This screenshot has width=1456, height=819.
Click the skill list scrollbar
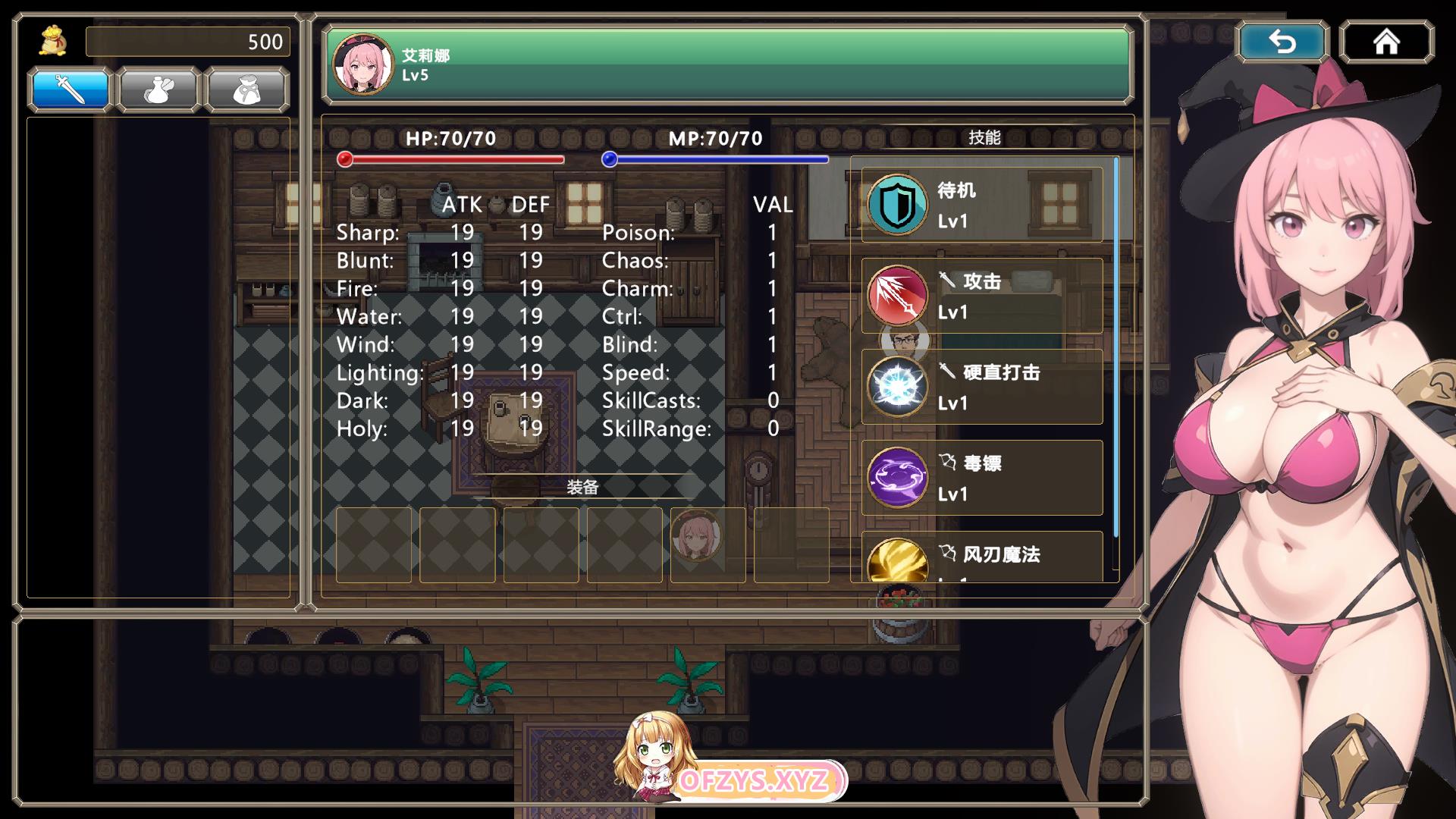pos(1116,349)
